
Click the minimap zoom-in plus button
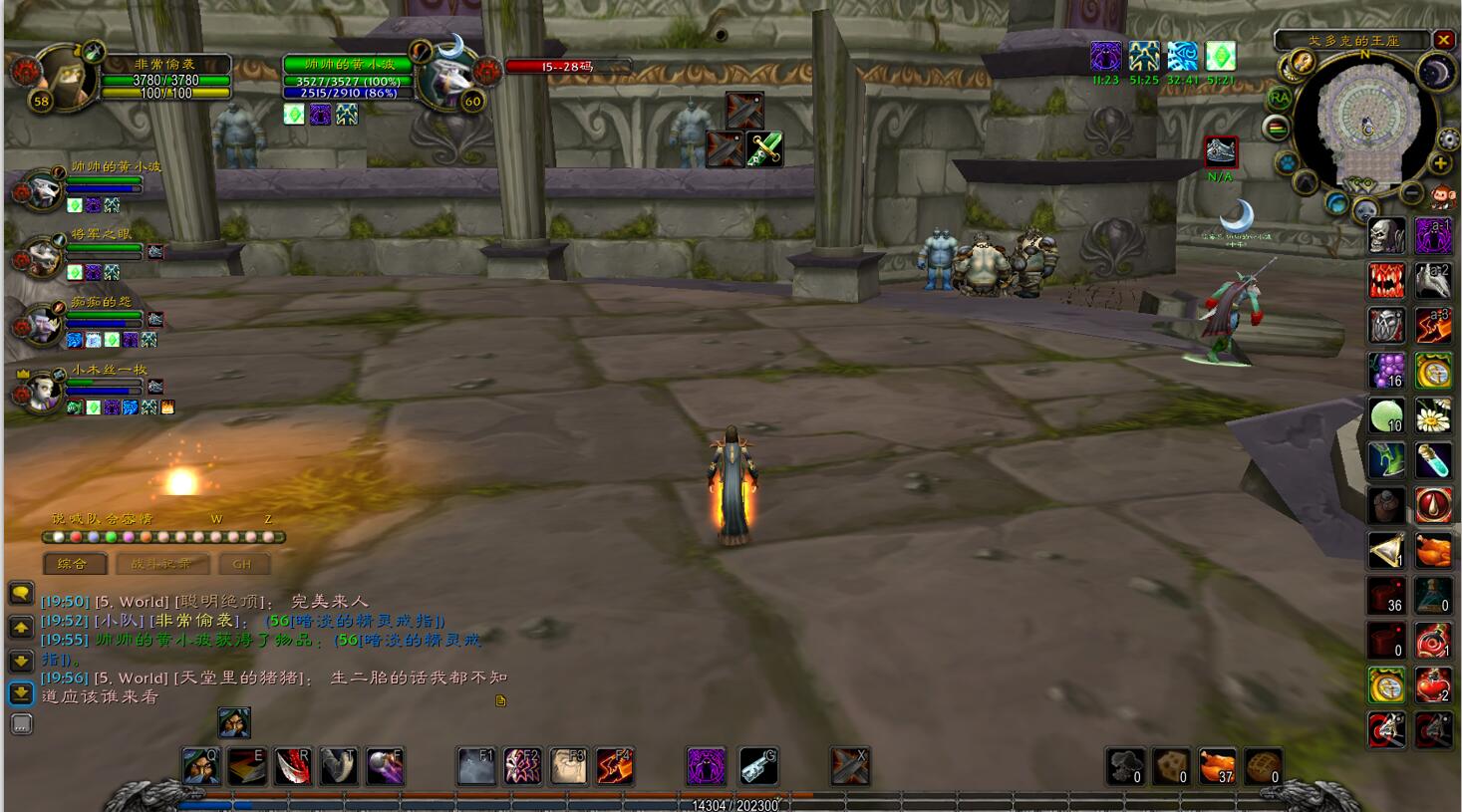[1440, 163]
